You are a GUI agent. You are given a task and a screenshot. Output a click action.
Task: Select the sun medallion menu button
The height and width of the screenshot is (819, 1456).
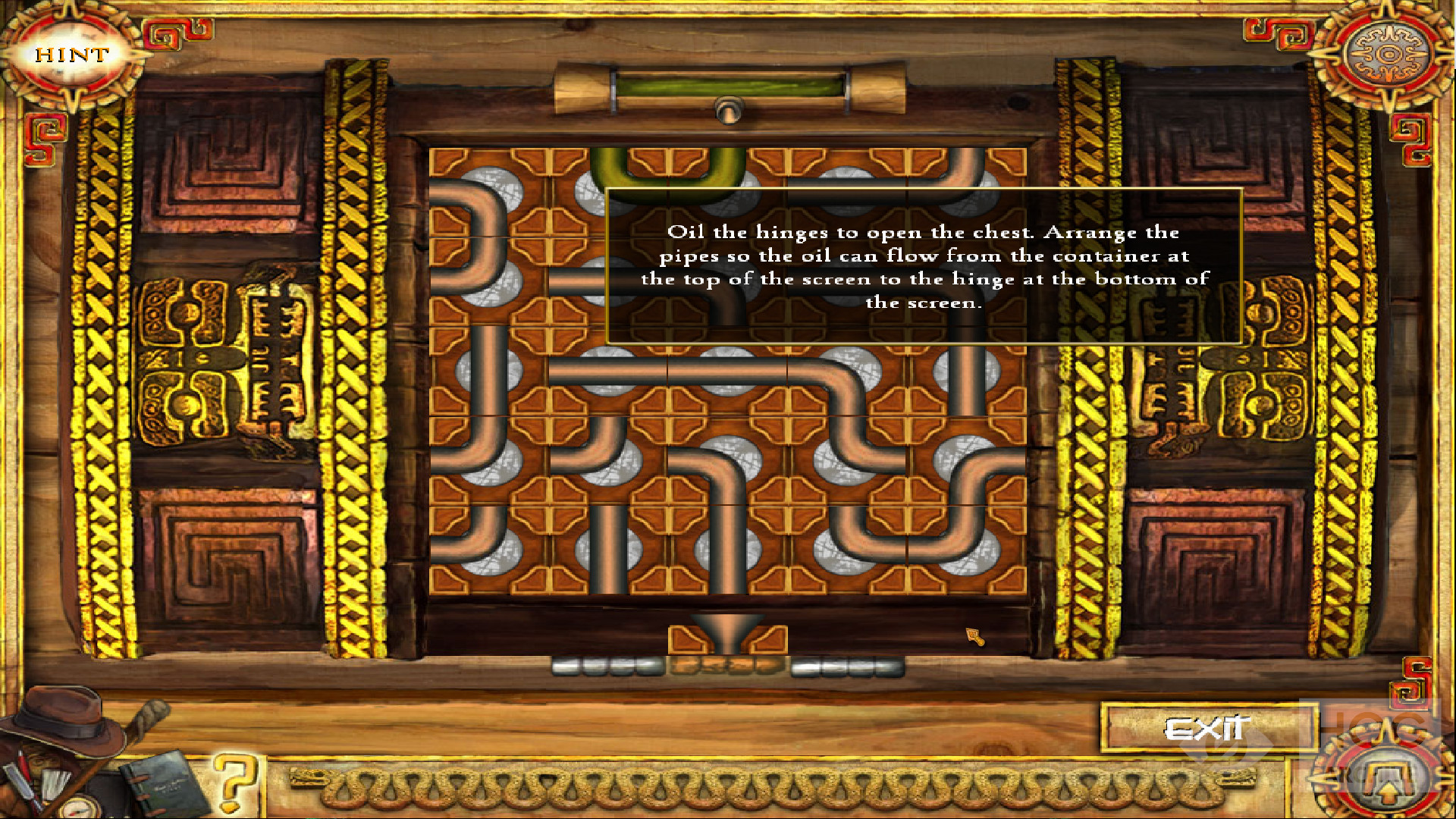[1387, 55]
